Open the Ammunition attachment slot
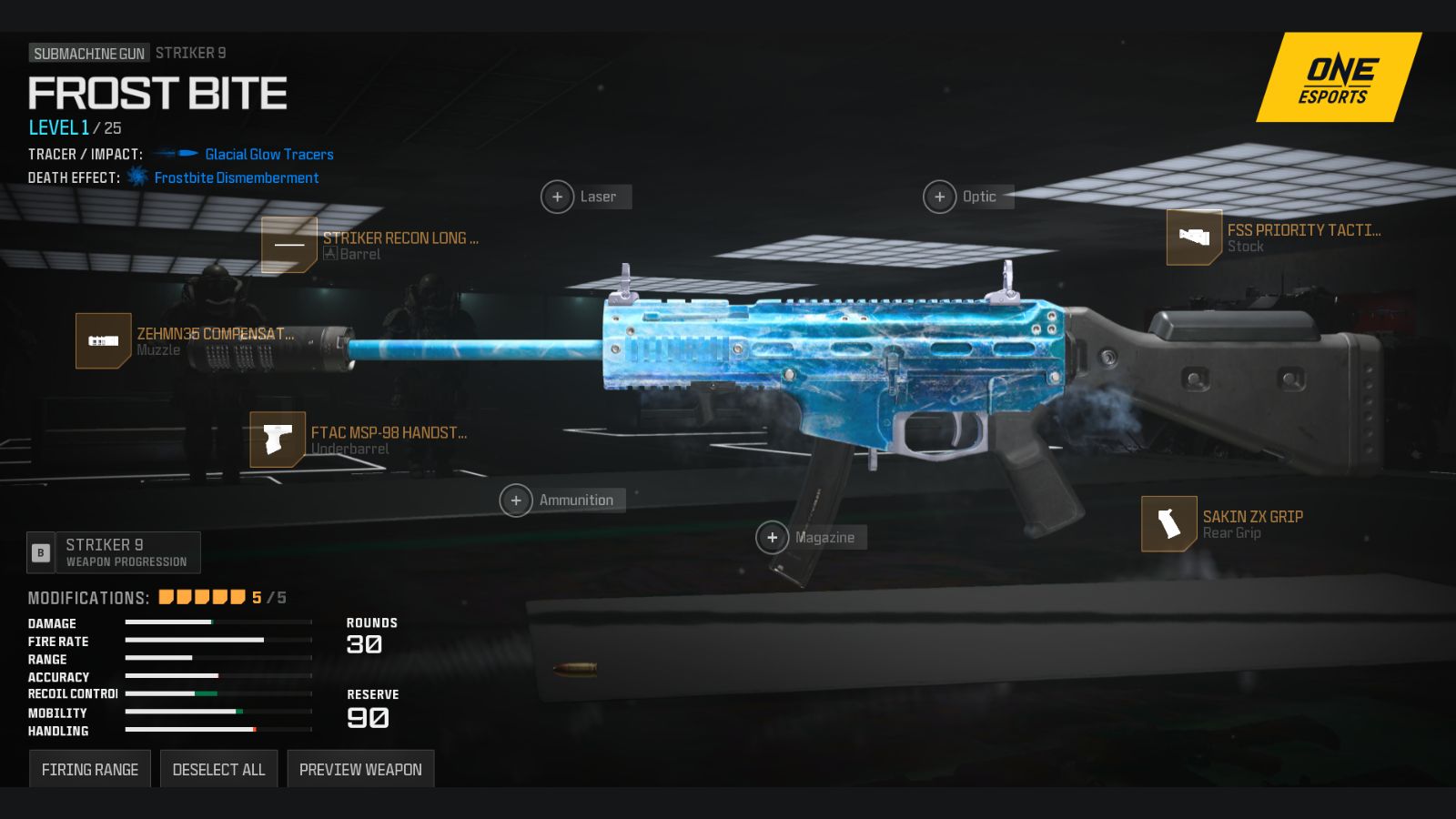 (516, 500)
